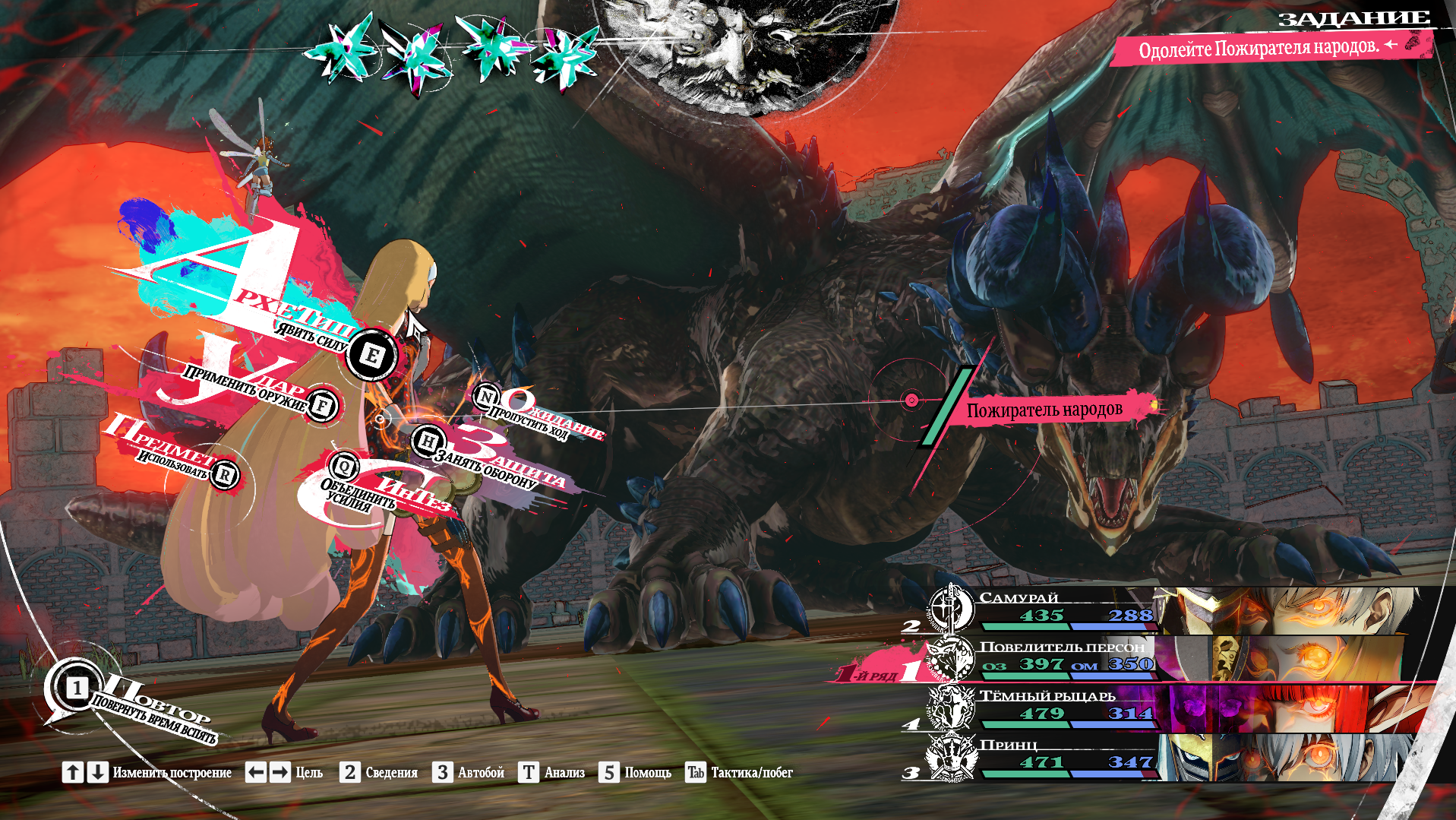Image resolution: width=1456 pixels, height=820 pixels.
Task: Toggle the Автобой auto-battle option
Action: tap(468, 773)
